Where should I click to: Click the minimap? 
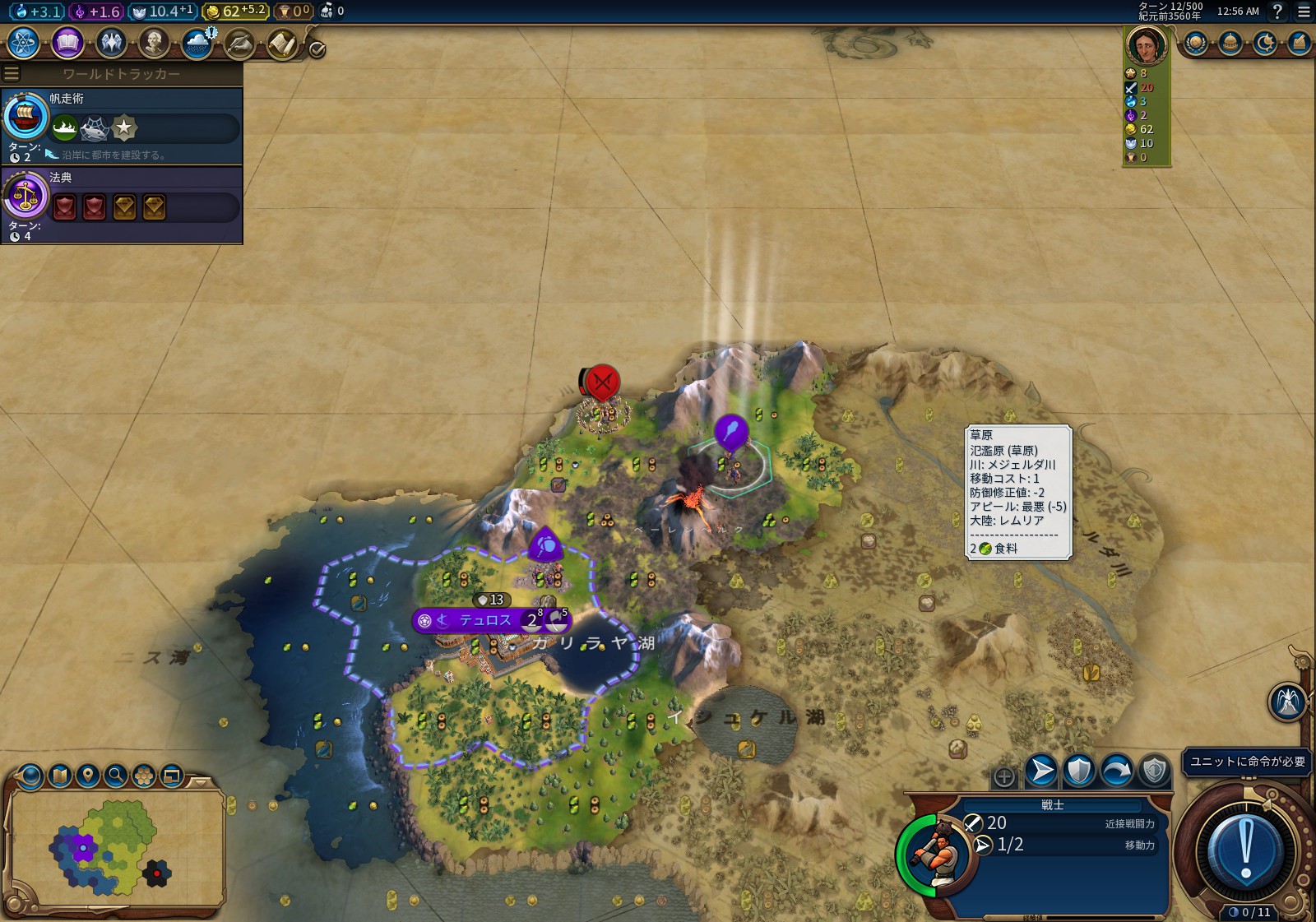115,847
